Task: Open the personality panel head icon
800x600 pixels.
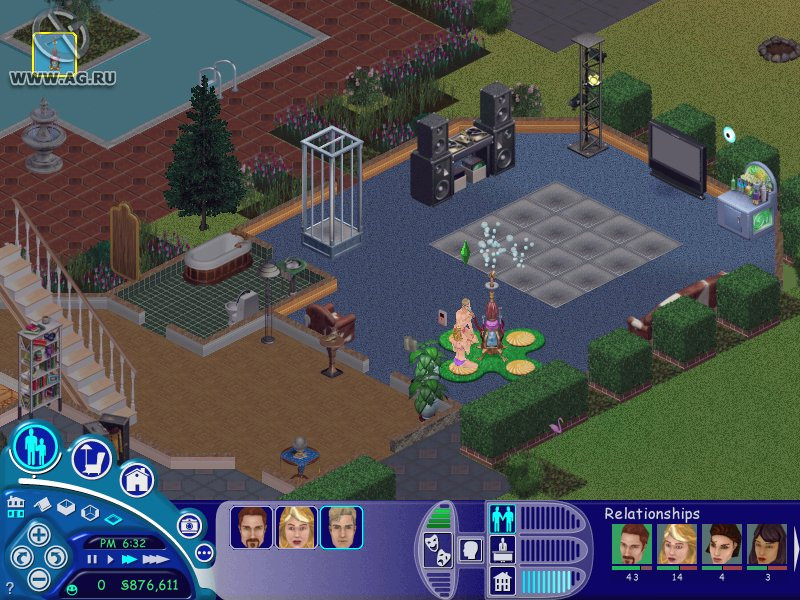Action: click(x=469, y=549)
